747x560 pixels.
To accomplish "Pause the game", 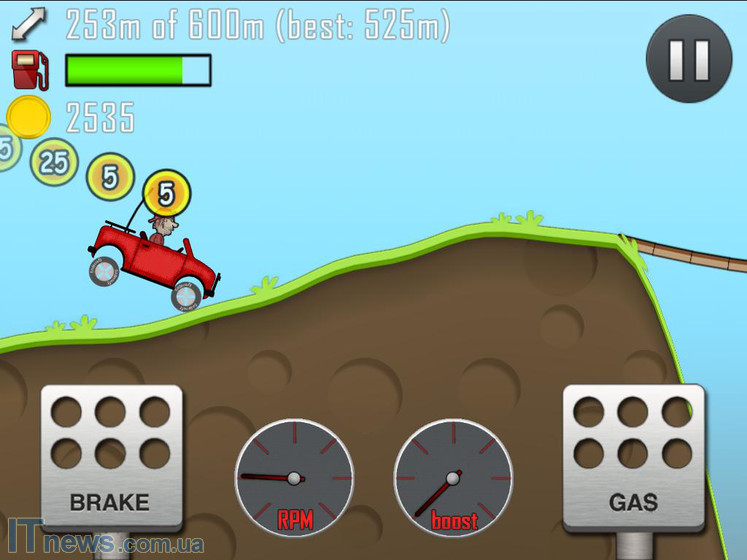I will pyautogui.click(x=688, y=59).
